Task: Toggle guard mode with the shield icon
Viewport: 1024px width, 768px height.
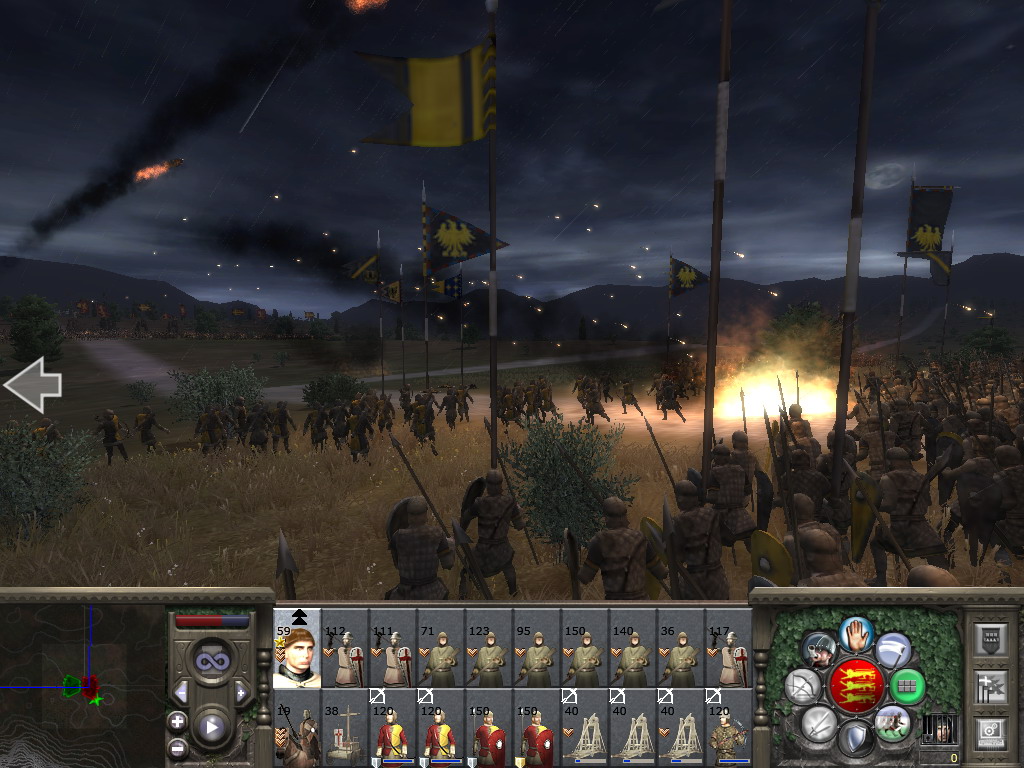Action: (x=855, y=739)
